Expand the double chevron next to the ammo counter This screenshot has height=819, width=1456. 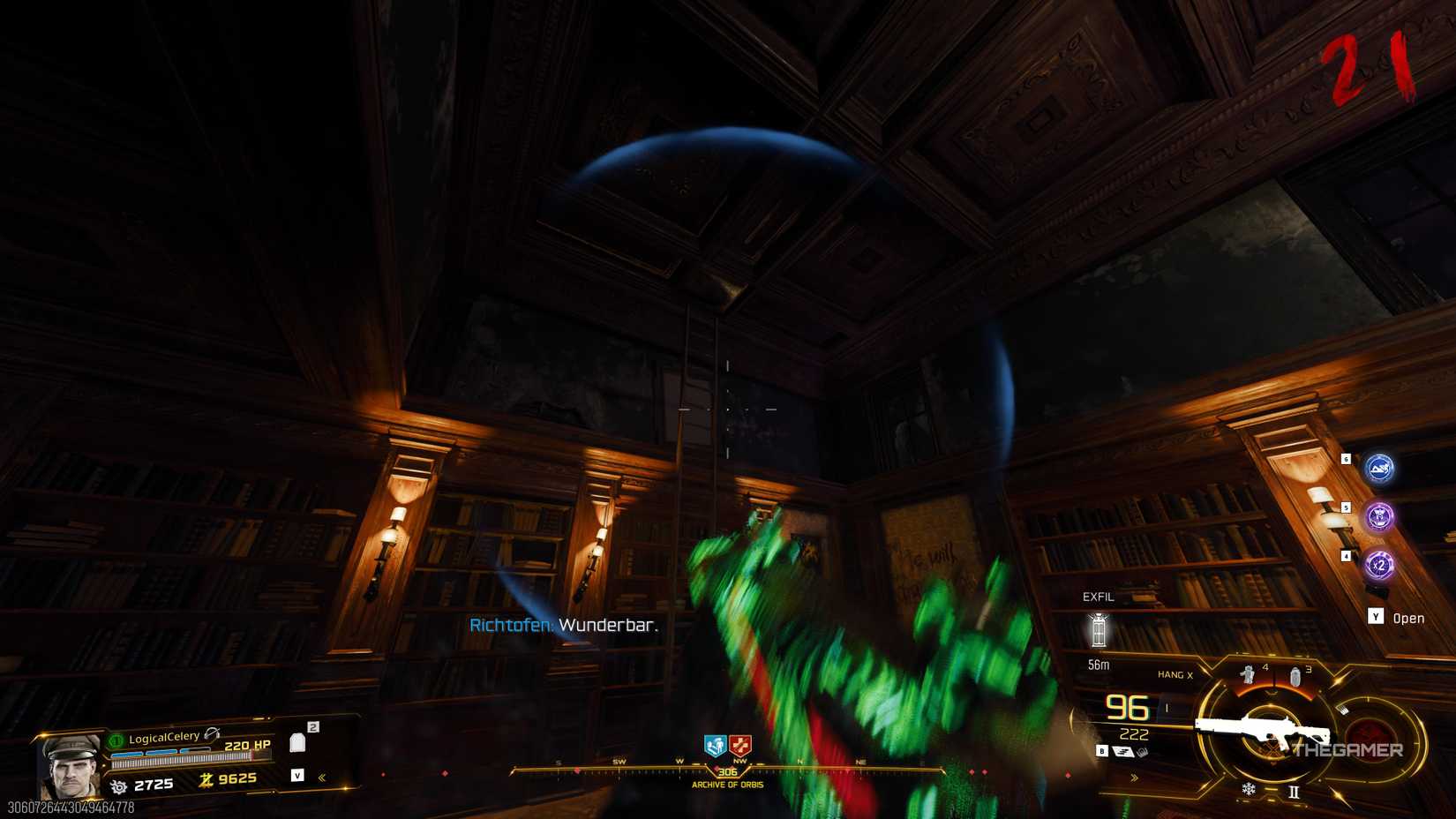[1134, 777]
